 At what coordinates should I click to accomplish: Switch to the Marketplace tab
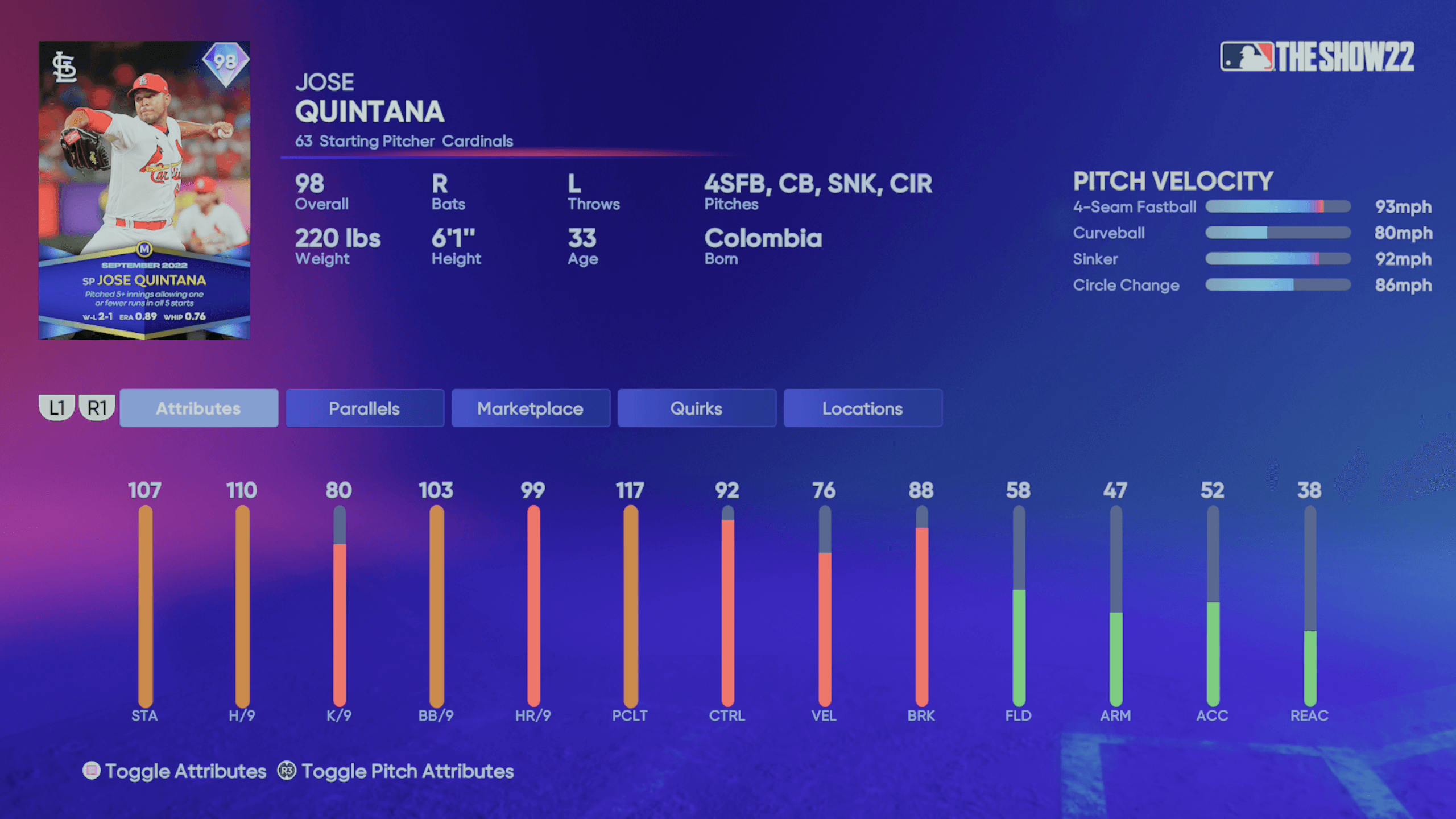pos(530,408)
